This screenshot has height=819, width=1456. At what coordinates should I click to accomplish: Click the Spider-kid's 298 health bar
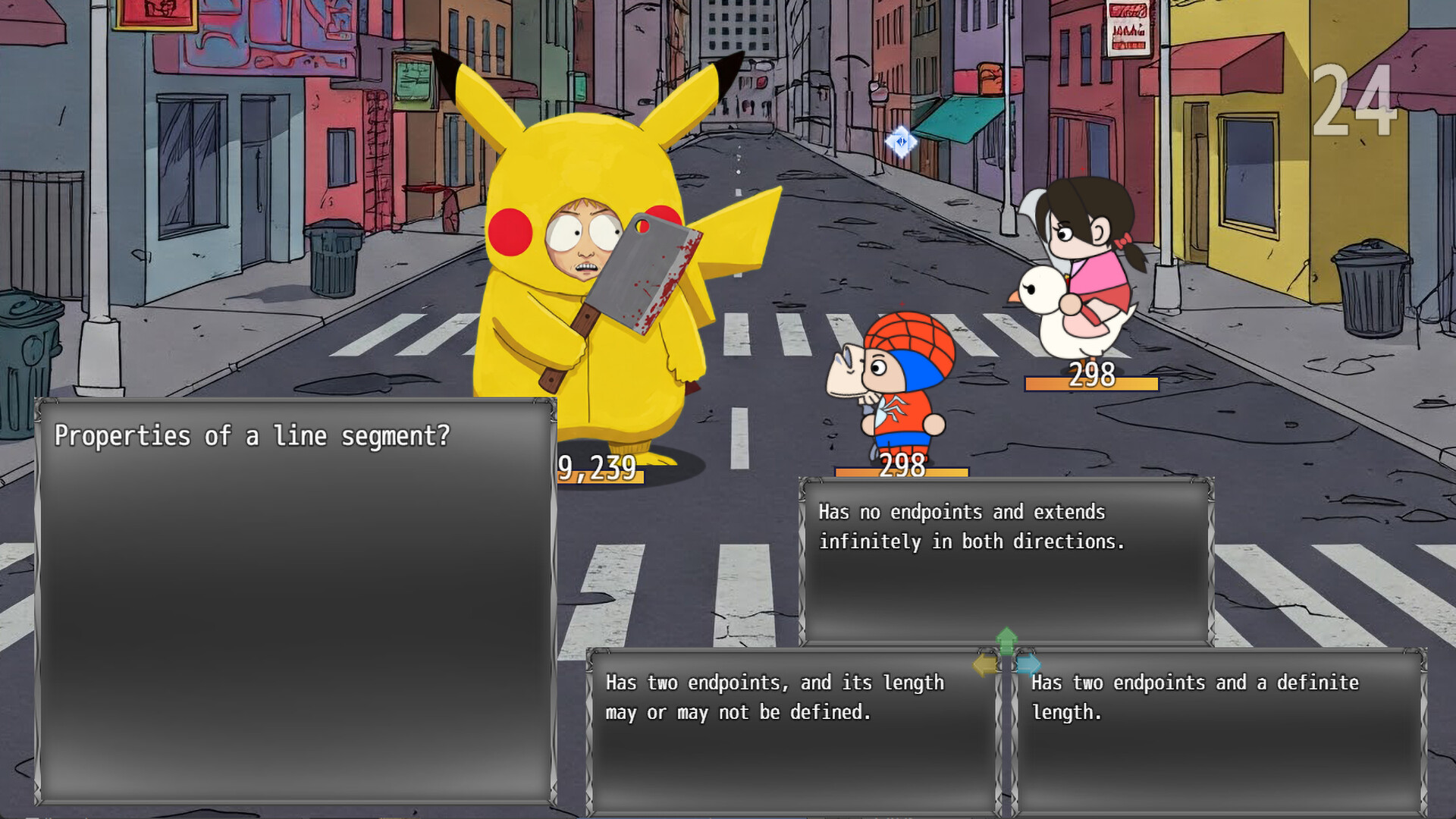pos(901,469)
